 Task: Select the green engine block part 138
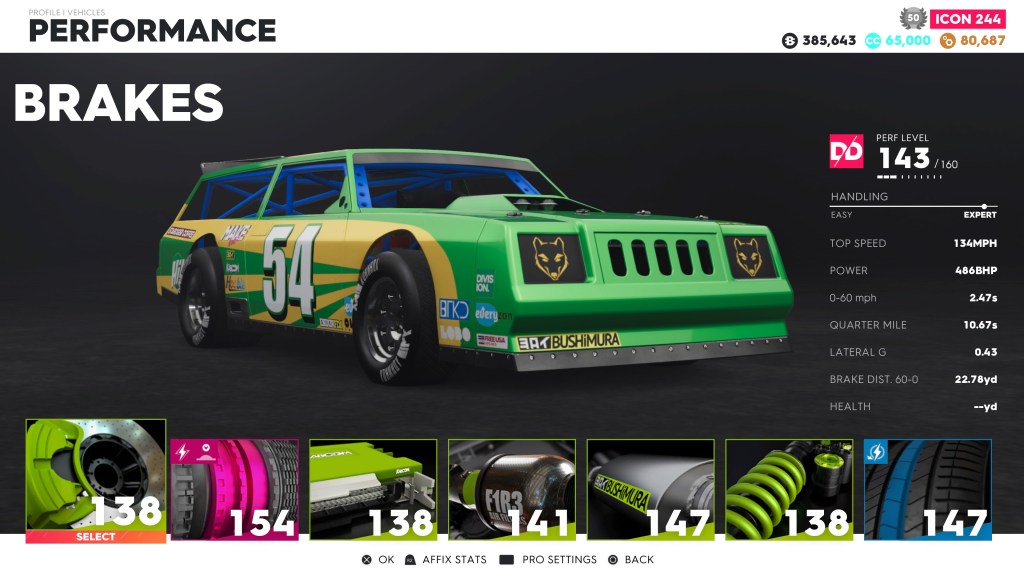tap(373, 490)
